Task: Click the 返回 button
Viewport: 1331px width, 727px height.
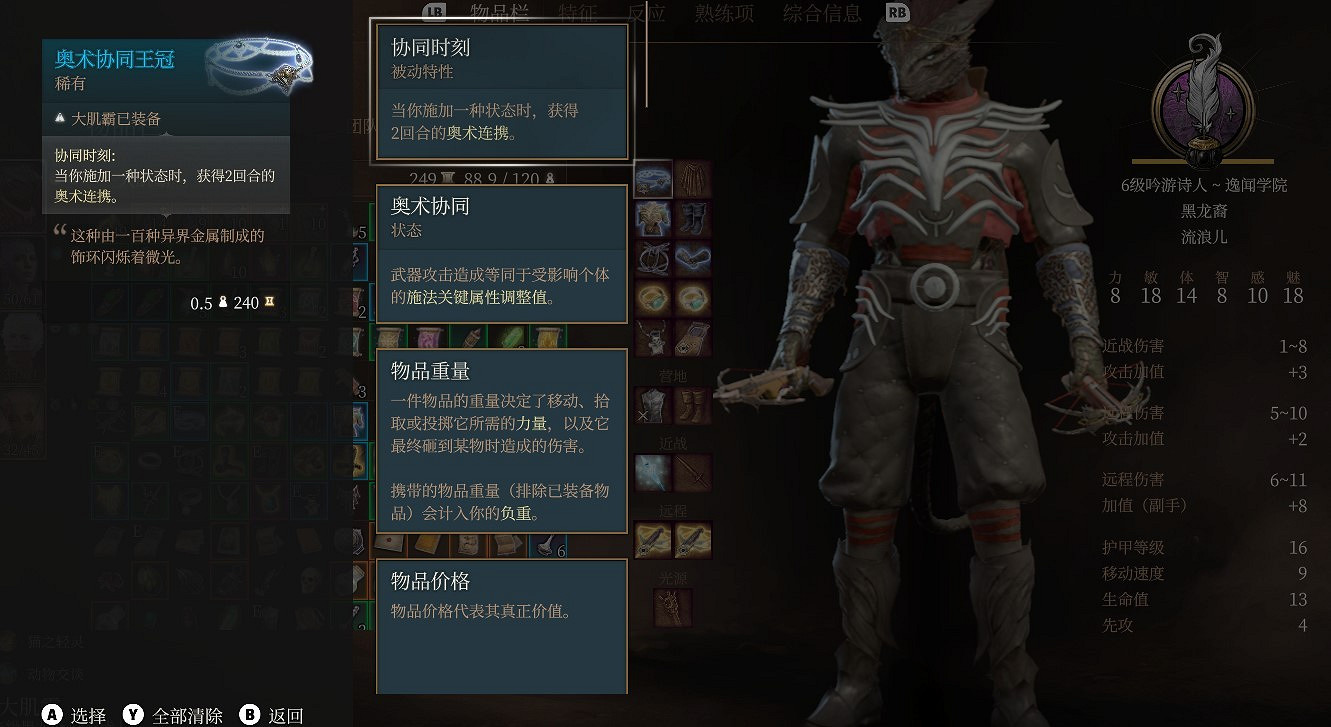Action: (x=283, y=715)
